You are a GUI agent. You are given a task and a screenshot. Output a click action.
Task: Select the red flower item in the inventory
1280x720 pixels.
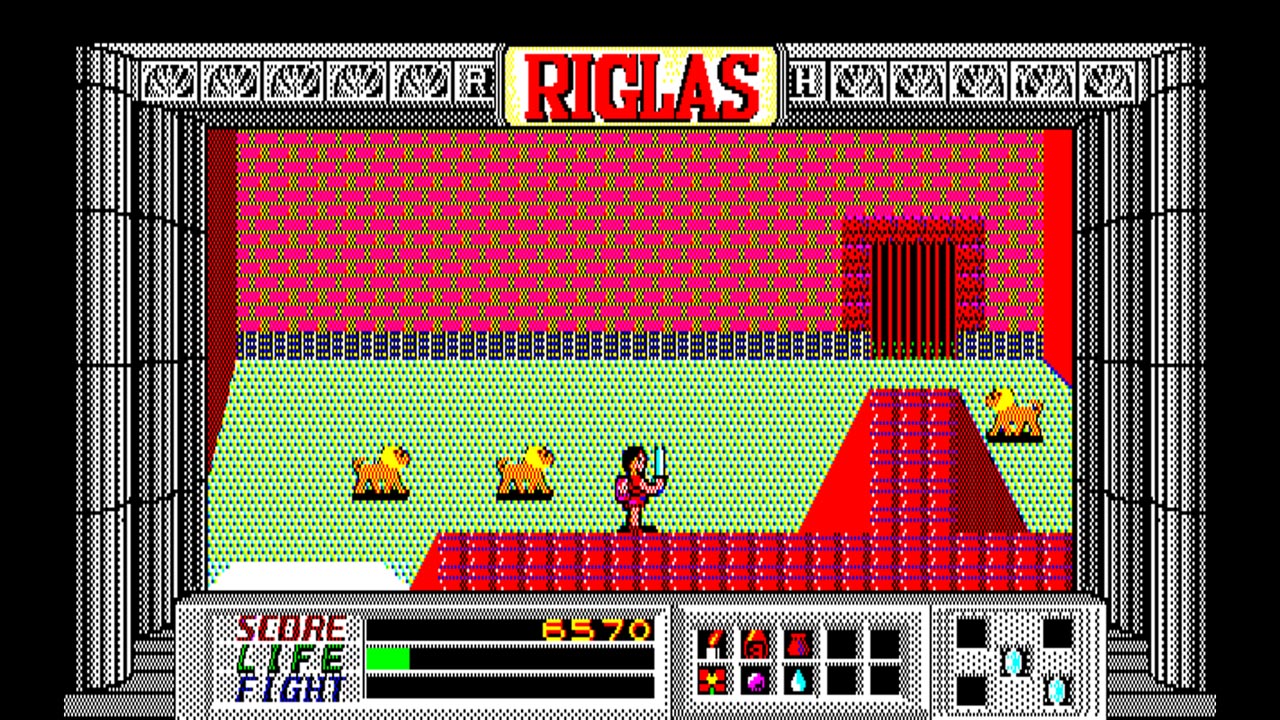point(712,680)
